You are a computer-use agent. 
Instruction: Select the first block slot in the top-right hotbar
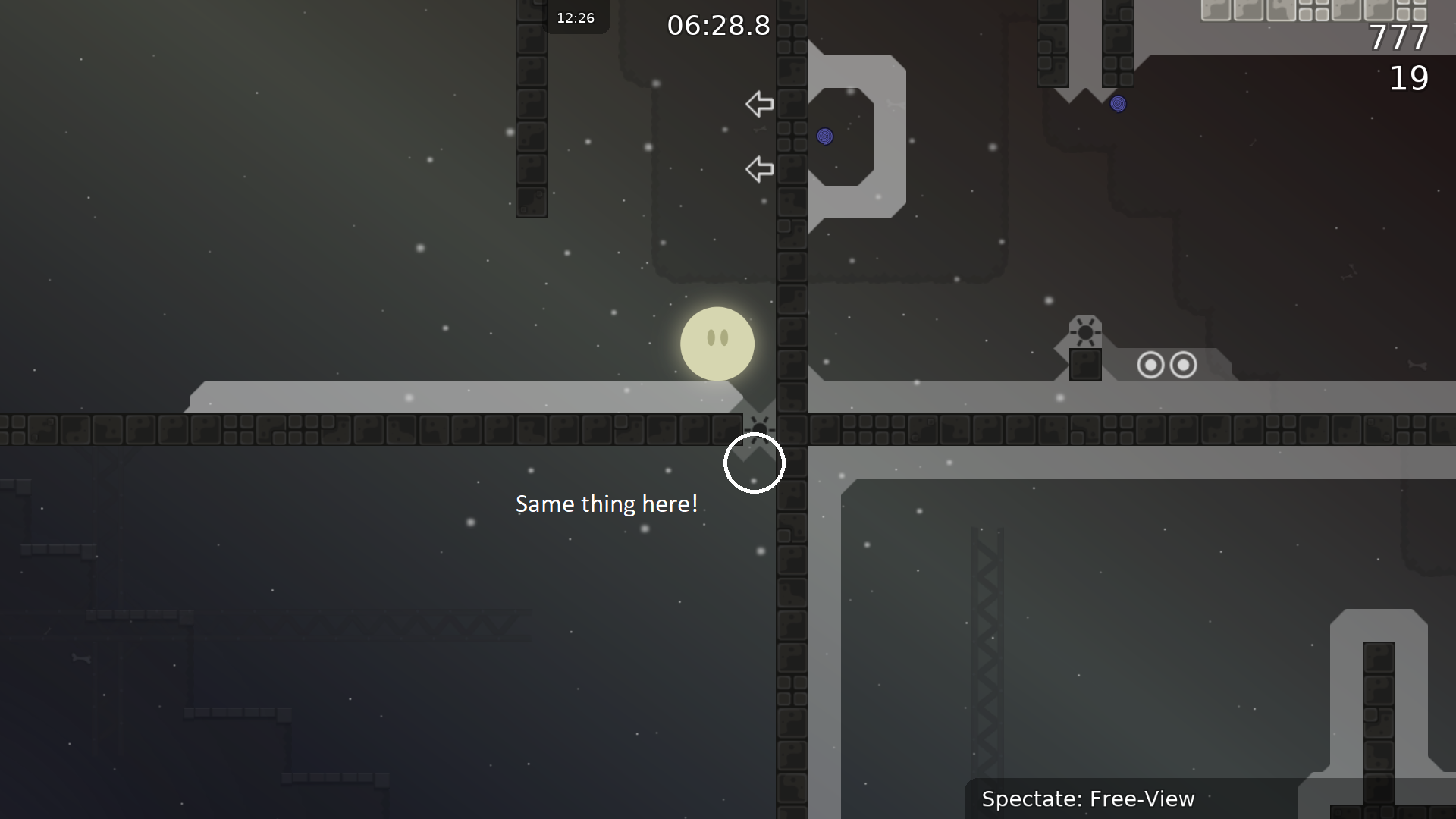(1216, 11)
